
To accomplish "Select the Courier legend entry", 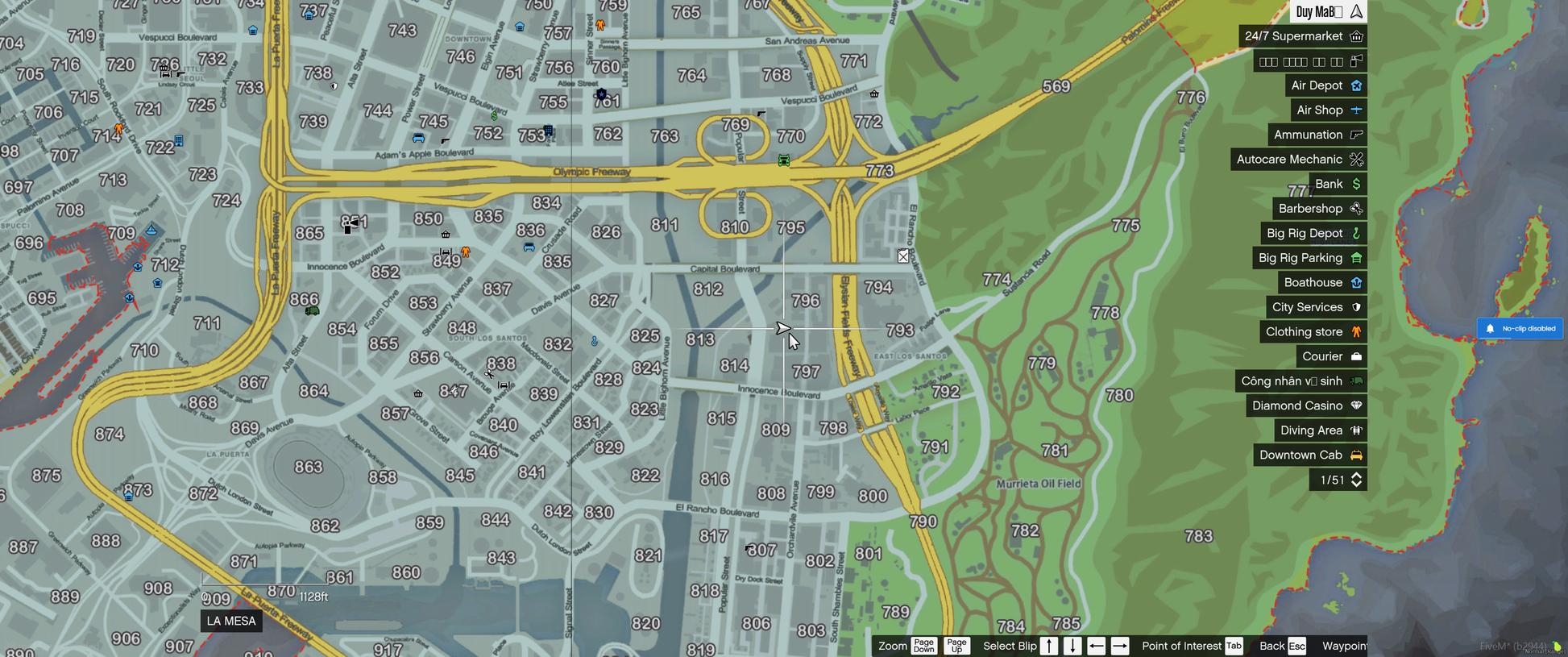I will pos(1331,356).
